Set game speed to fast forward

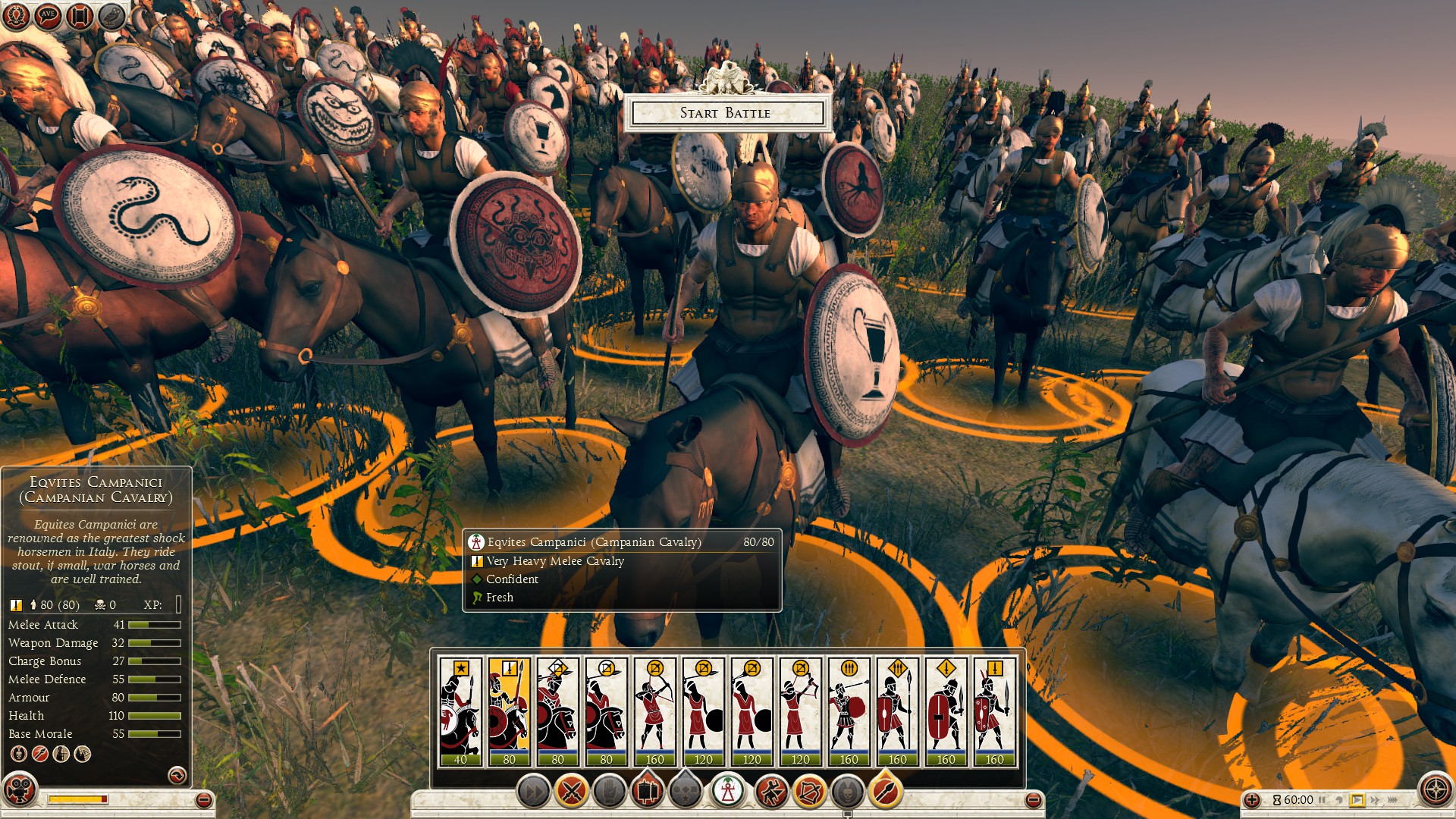1375,800
